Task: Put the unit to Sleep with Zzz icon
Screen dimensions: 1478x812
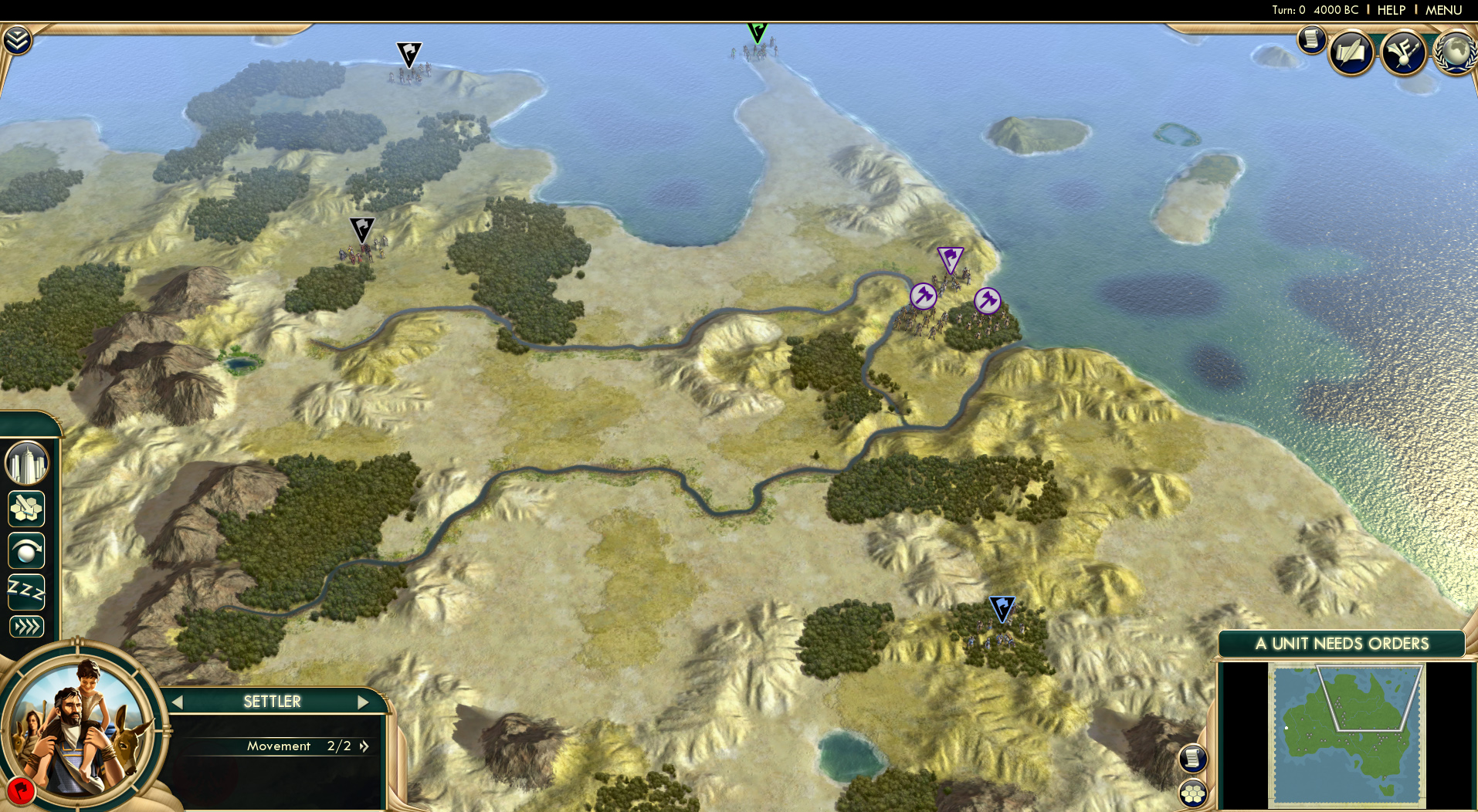Action: [x=27, y=590]
